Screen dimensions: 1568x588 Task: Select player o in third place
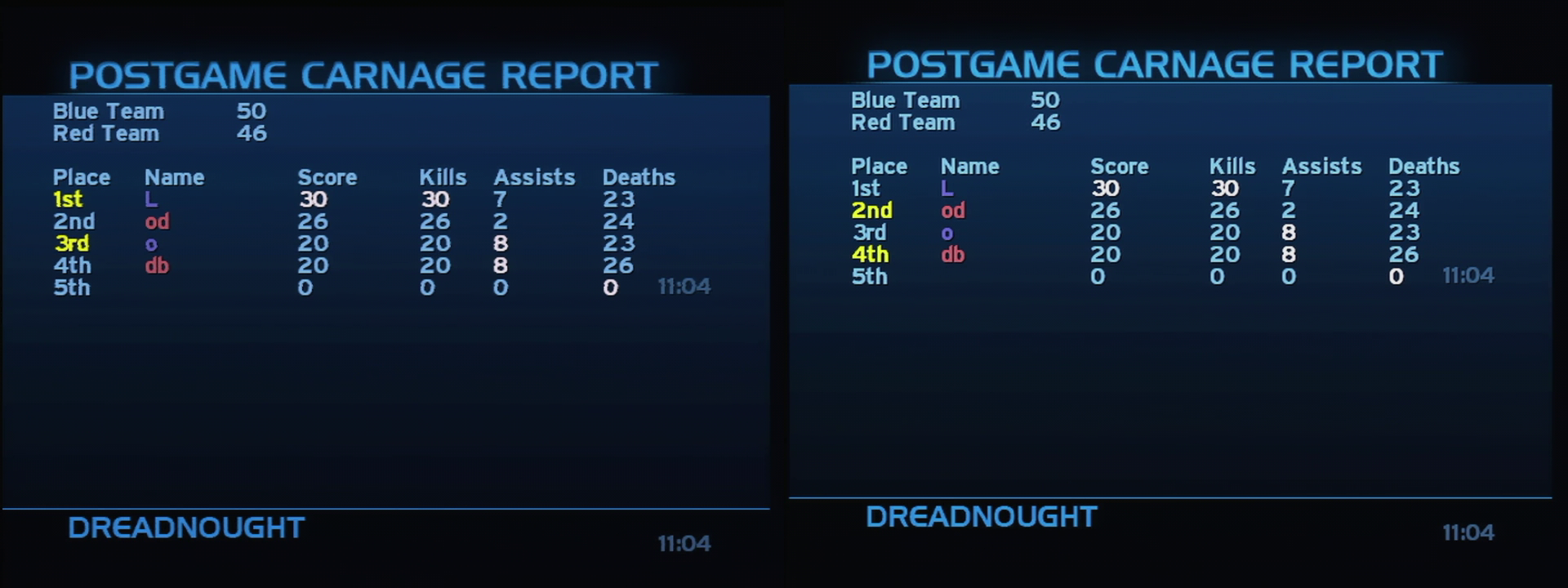coord(151,243)
